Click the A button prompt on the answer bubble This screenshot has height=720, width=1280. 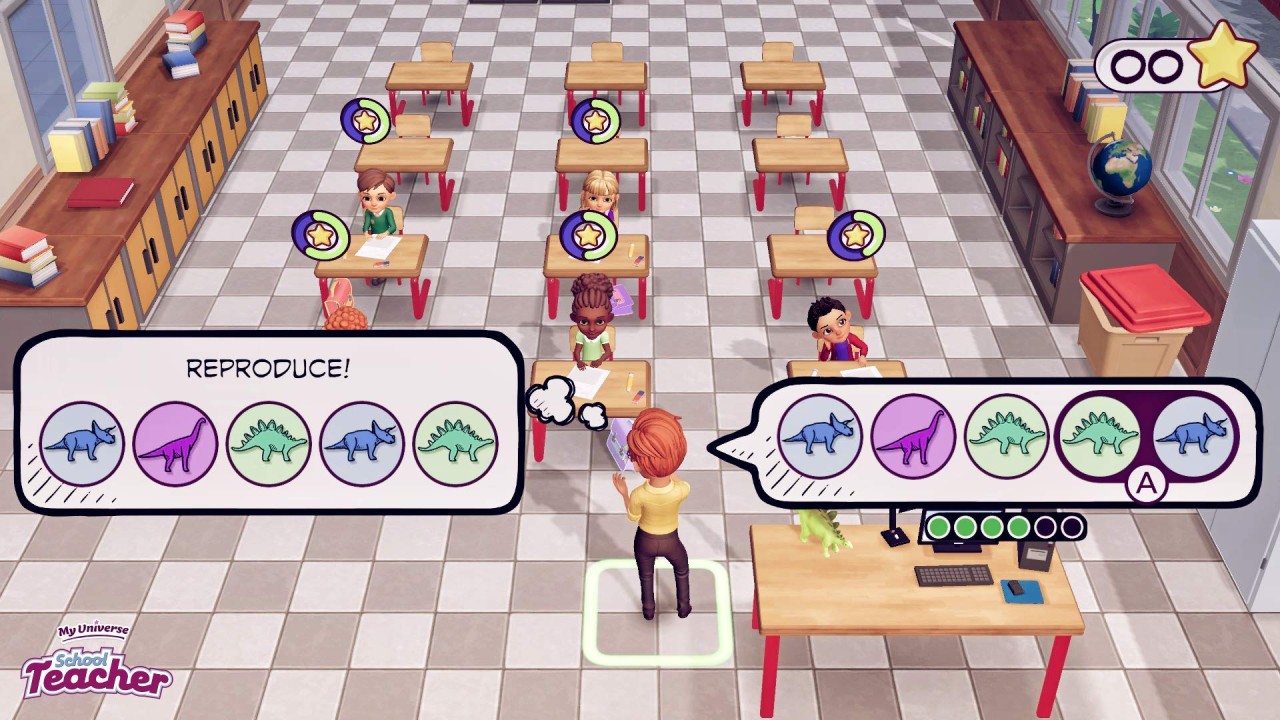pos(1145,486)
